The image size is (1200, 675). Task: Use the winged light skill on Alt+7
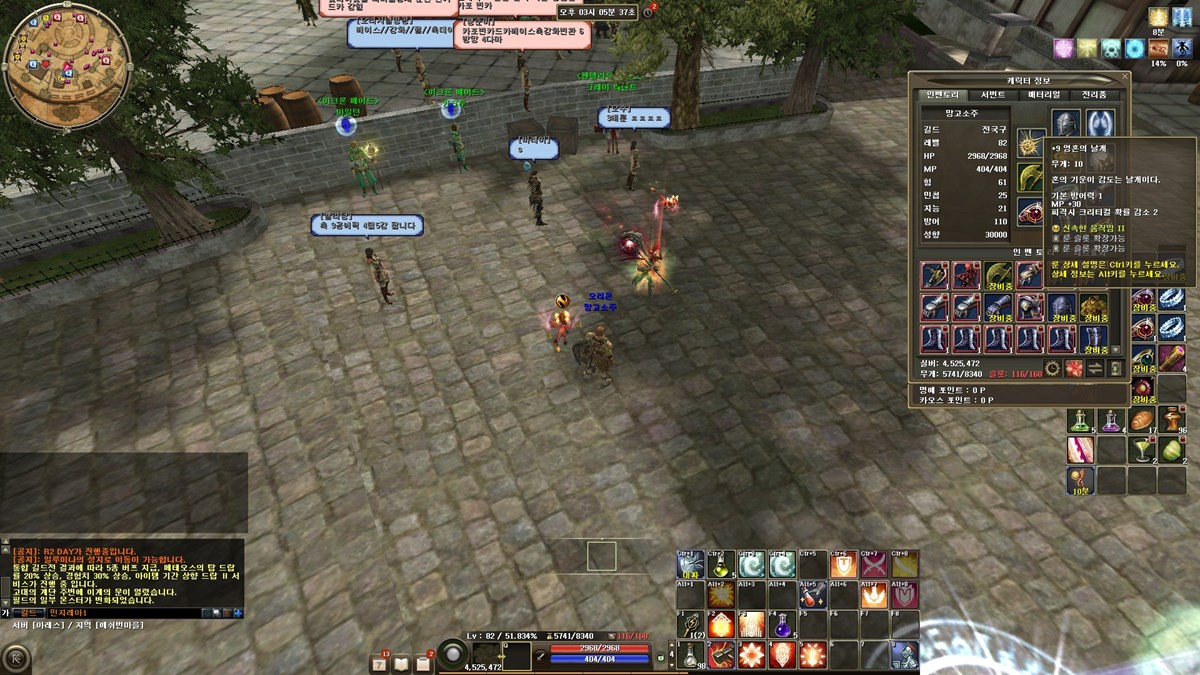(x=874, y=596)
